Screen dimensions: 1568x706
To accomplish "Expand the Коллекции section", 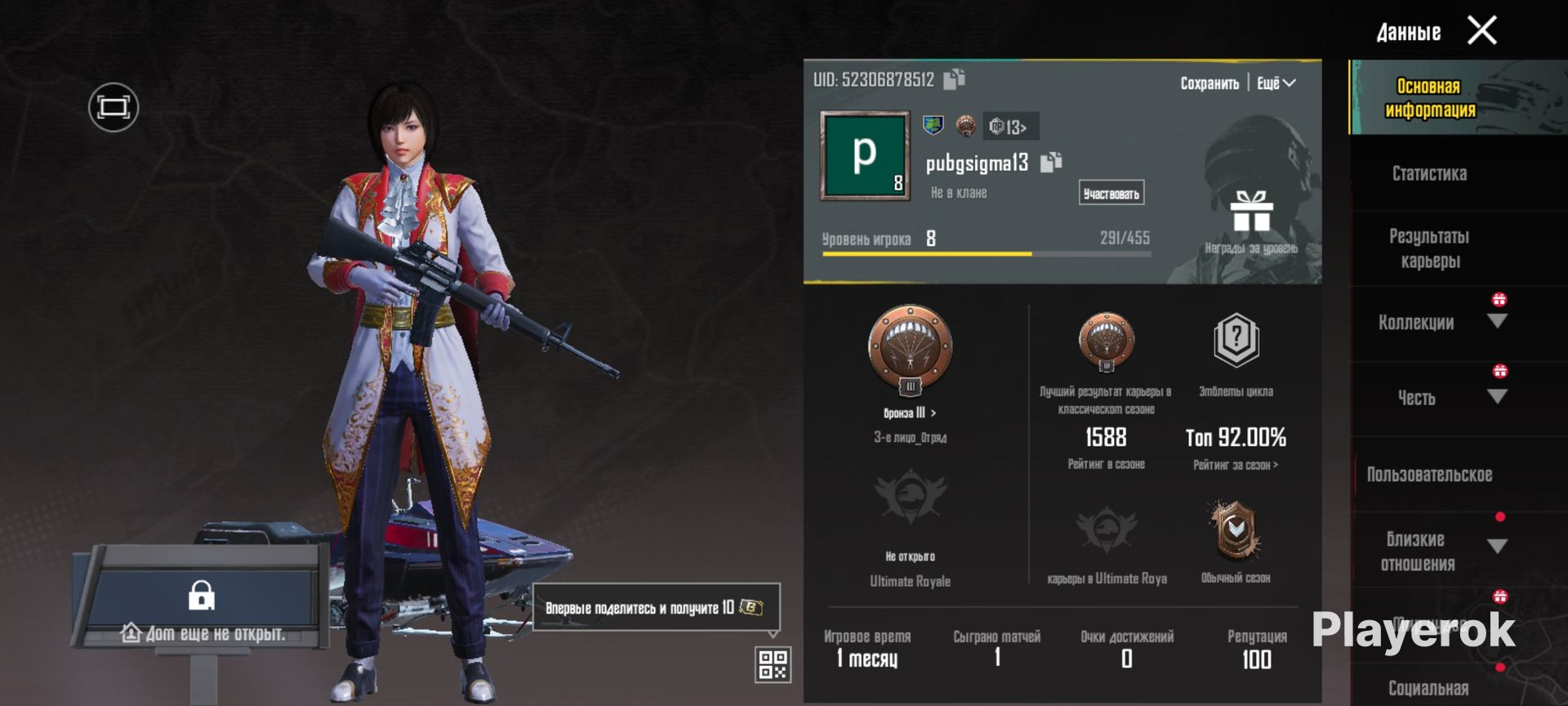I will pos(1496,321).
